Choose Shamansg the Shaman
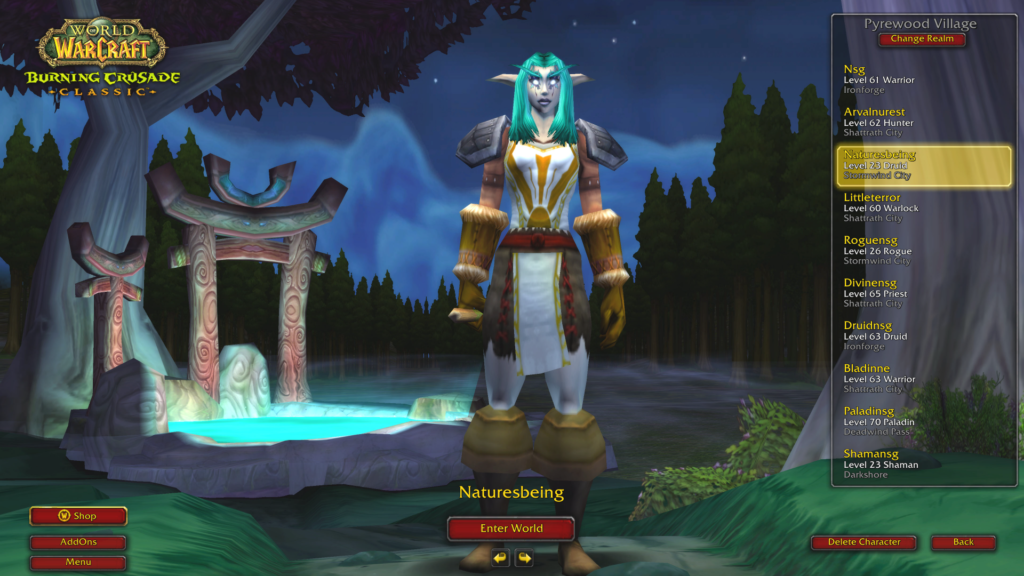The image size is (1024, 576). click(923, 464)
